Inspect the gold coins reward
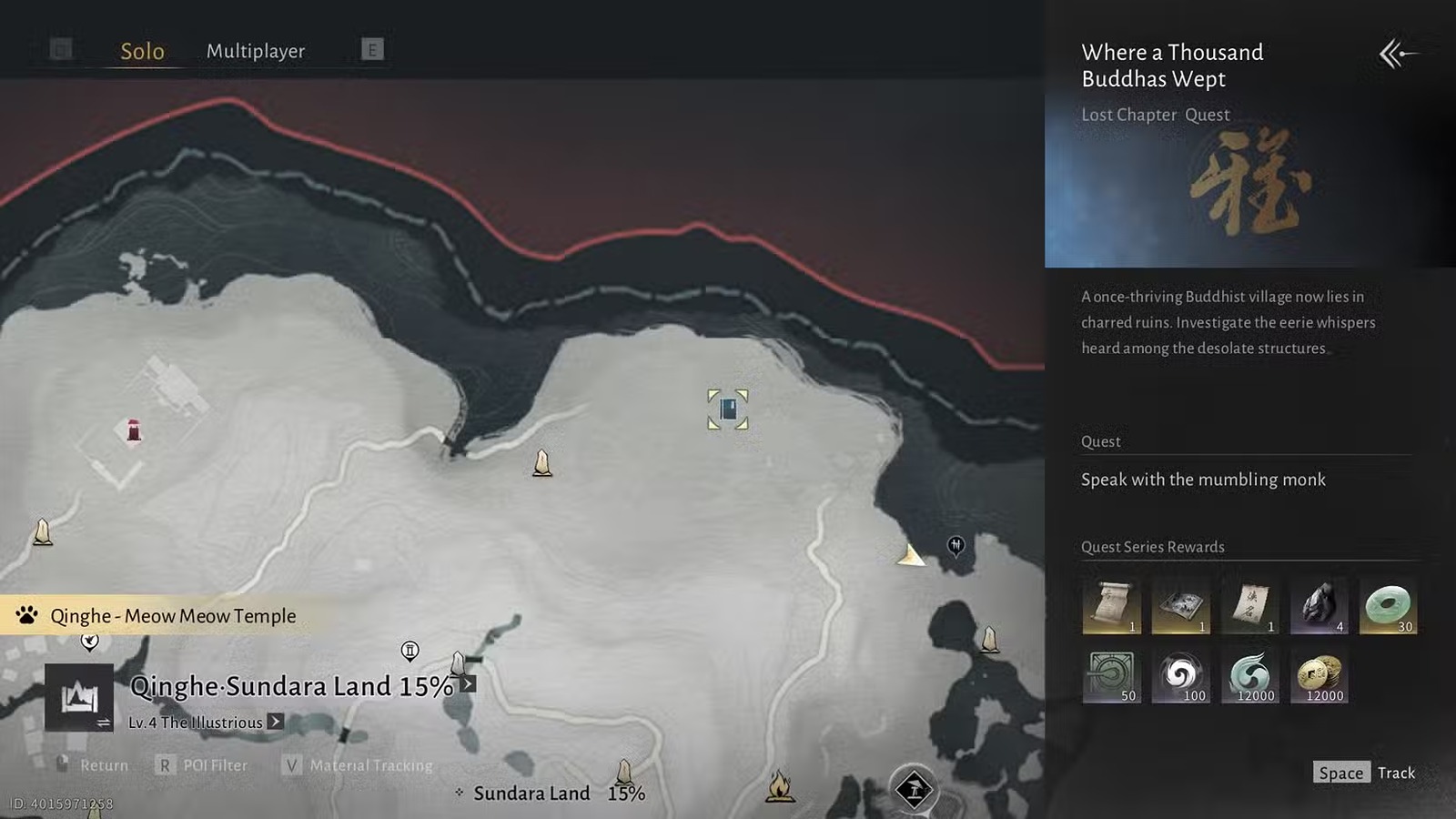 (1319, 675)
